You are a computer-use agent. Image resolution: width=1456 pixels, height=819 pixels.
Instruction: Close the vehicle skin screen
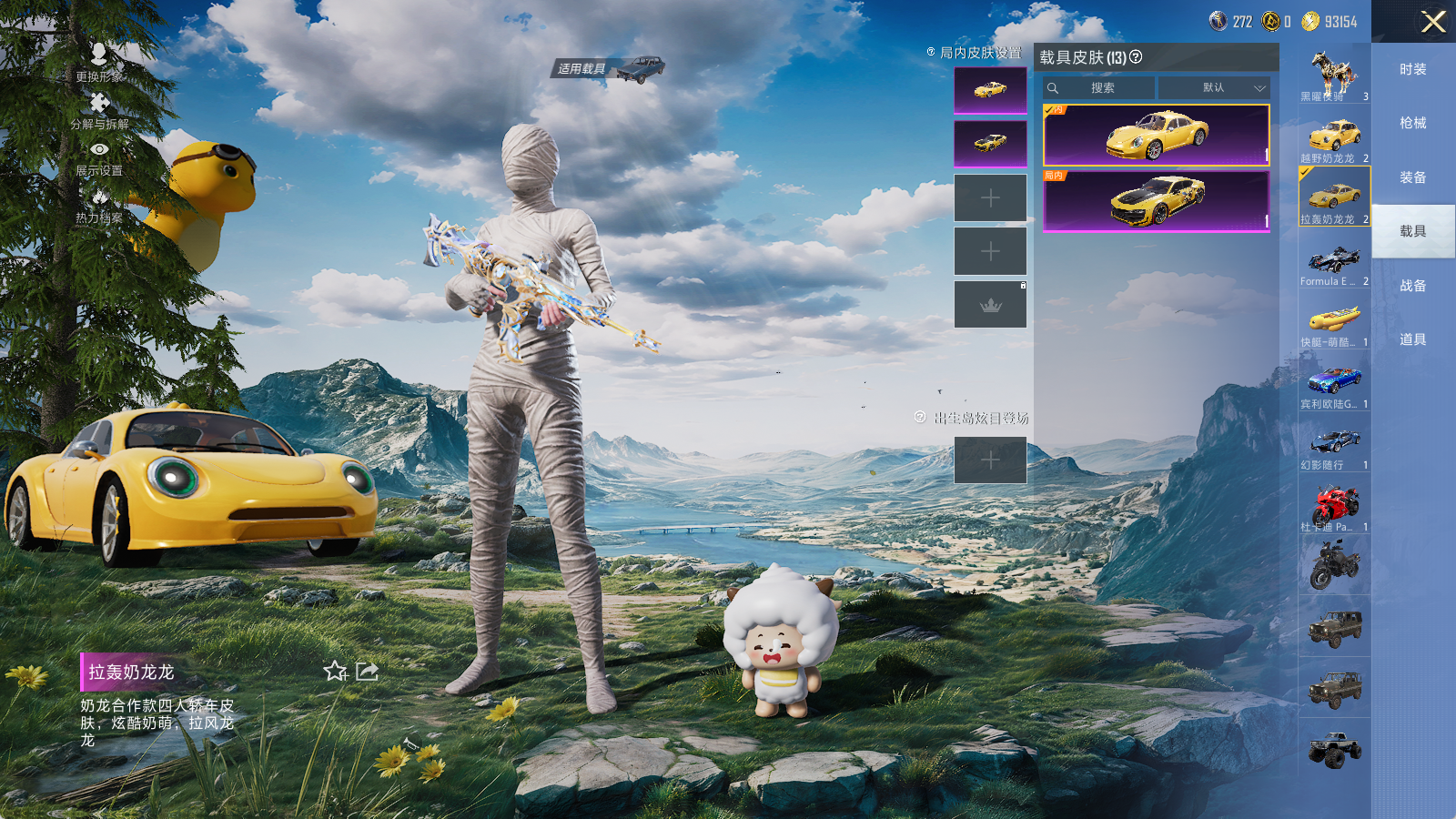coord(1433,22)
